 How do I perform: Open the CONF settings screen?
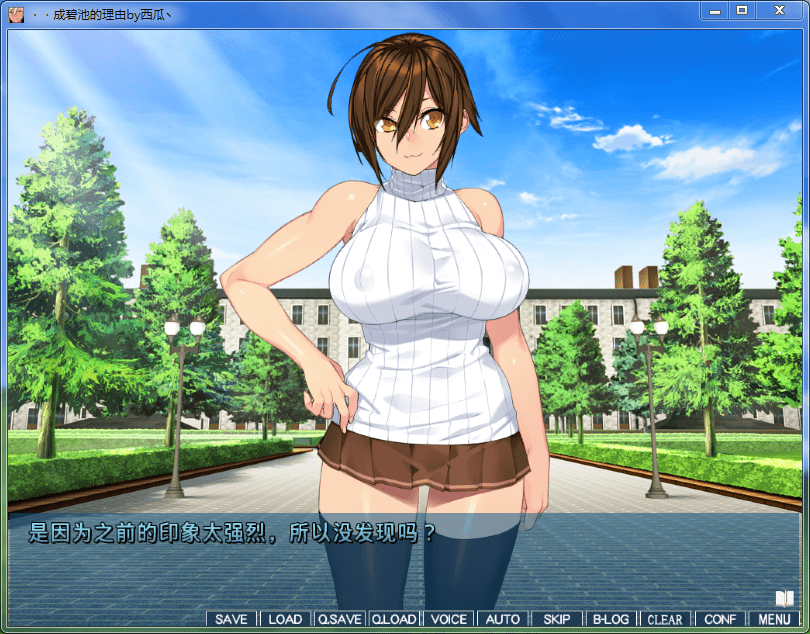(720, 619)
